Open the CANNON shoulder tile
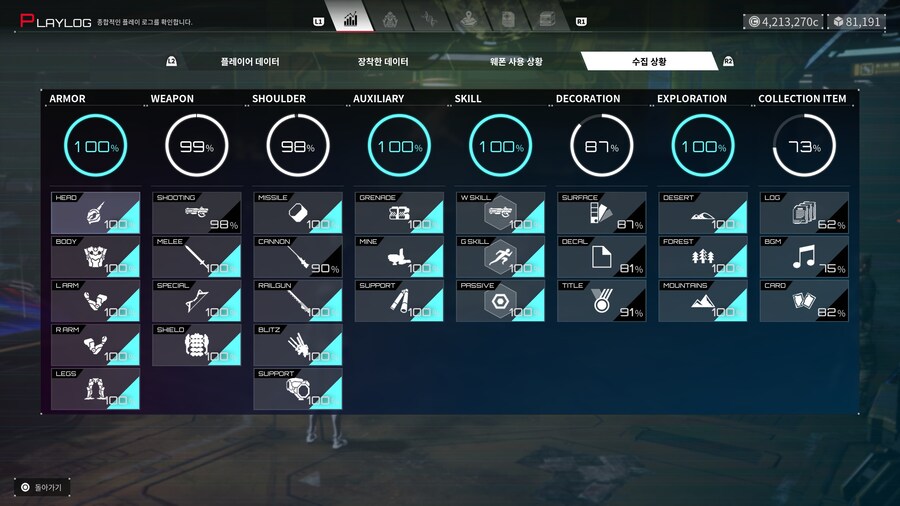This screenshot has width=900, height=506. tap(297, 257)
